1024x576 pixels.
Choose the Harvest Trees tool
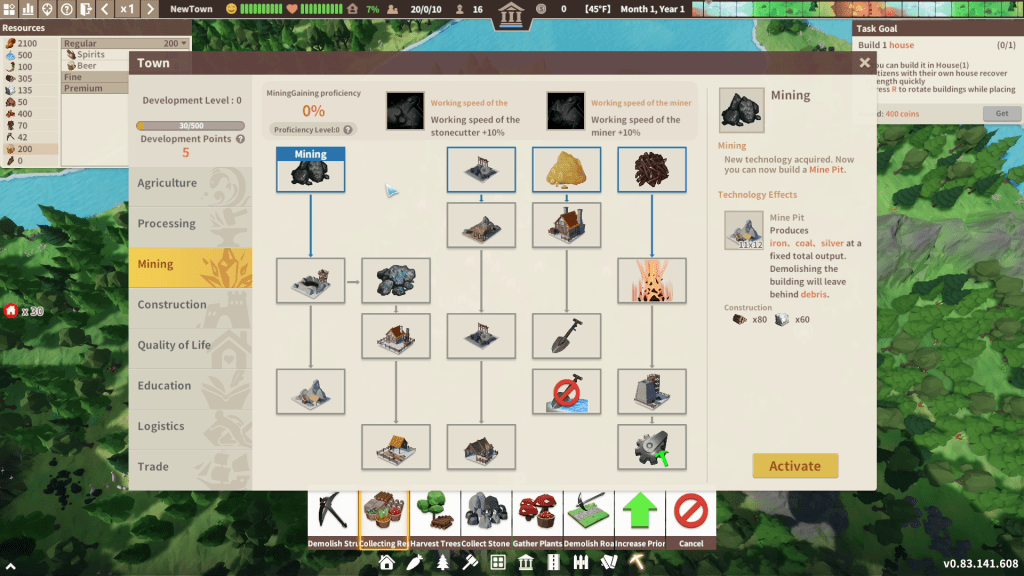tap(435, 518)
